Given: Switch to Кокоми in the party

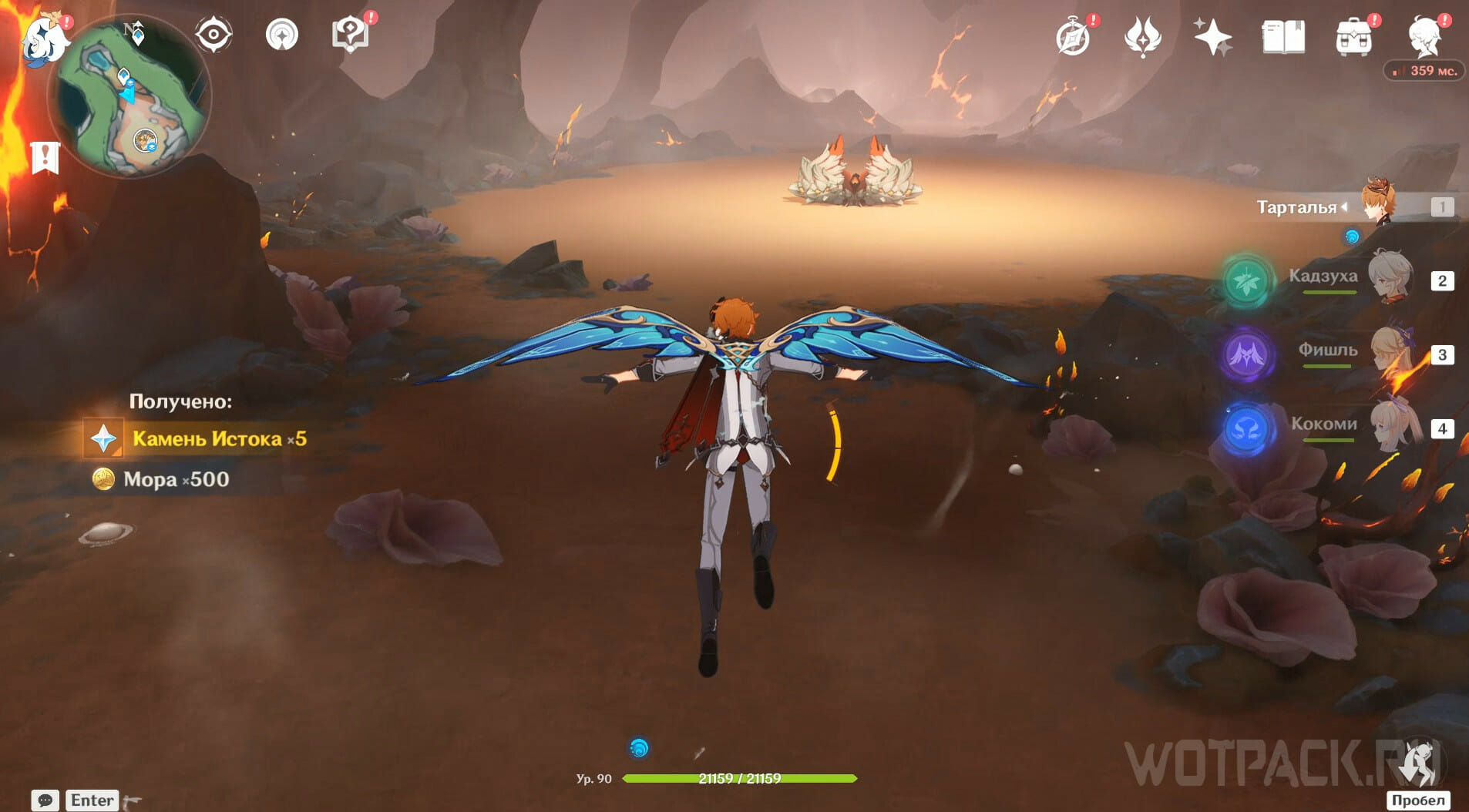Looking at the screenshot, I should [x=1392, y=427].
